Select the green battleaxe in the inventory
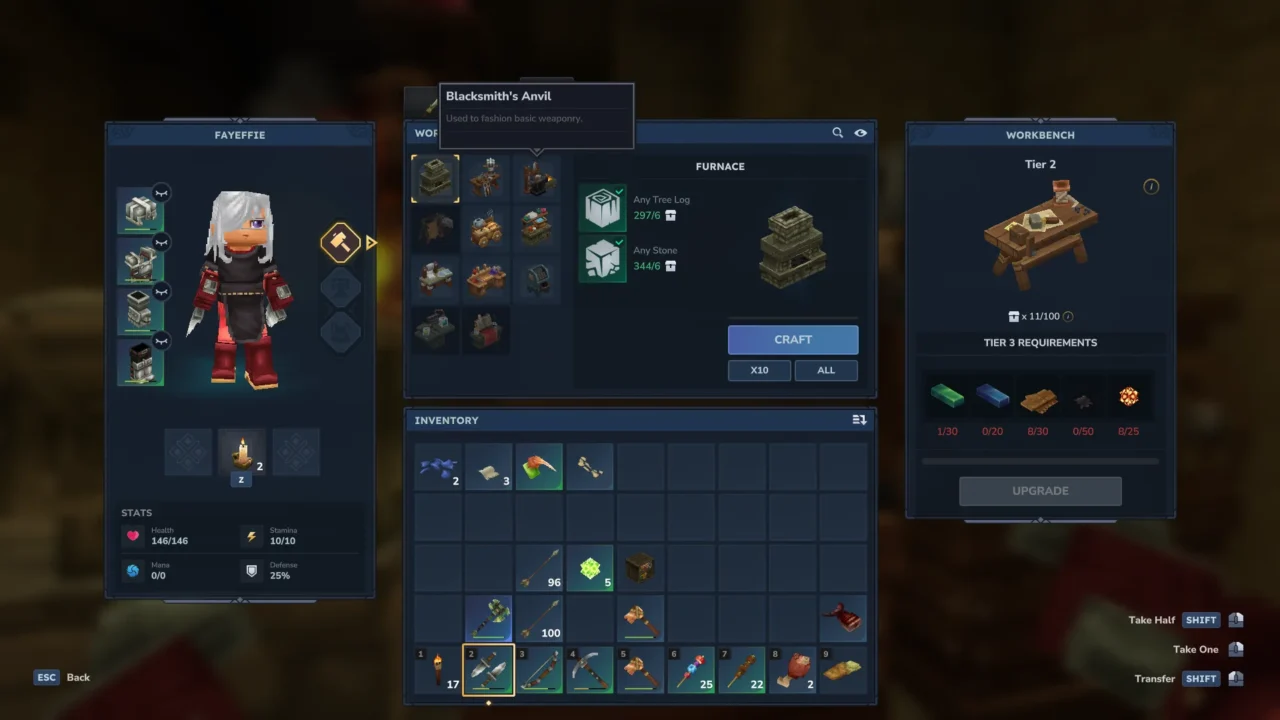This screenshot has width=1280, height=720. point(488,619)
